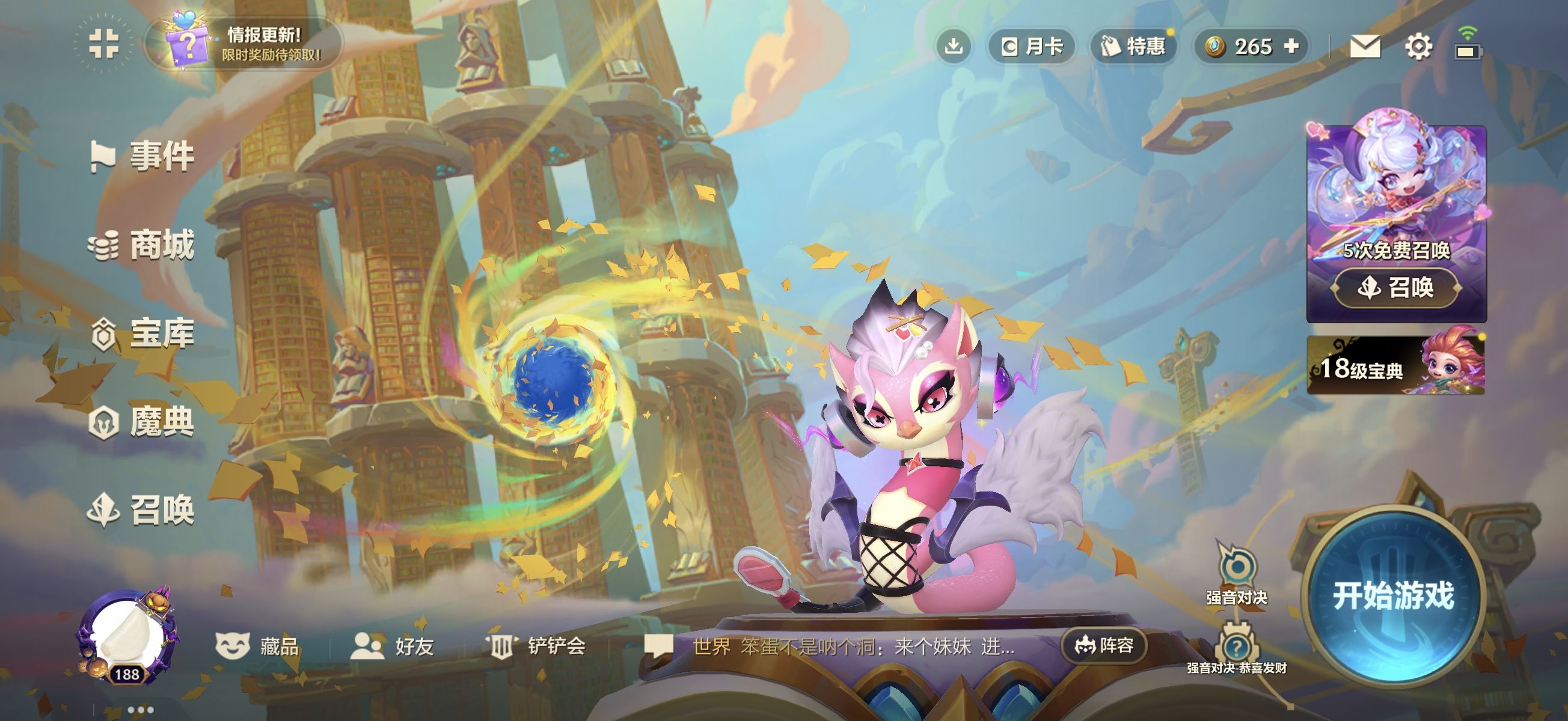Open the 特惠 special offers
Viewport: 1568px width, 721px height.
click(x=1133, y=46)
